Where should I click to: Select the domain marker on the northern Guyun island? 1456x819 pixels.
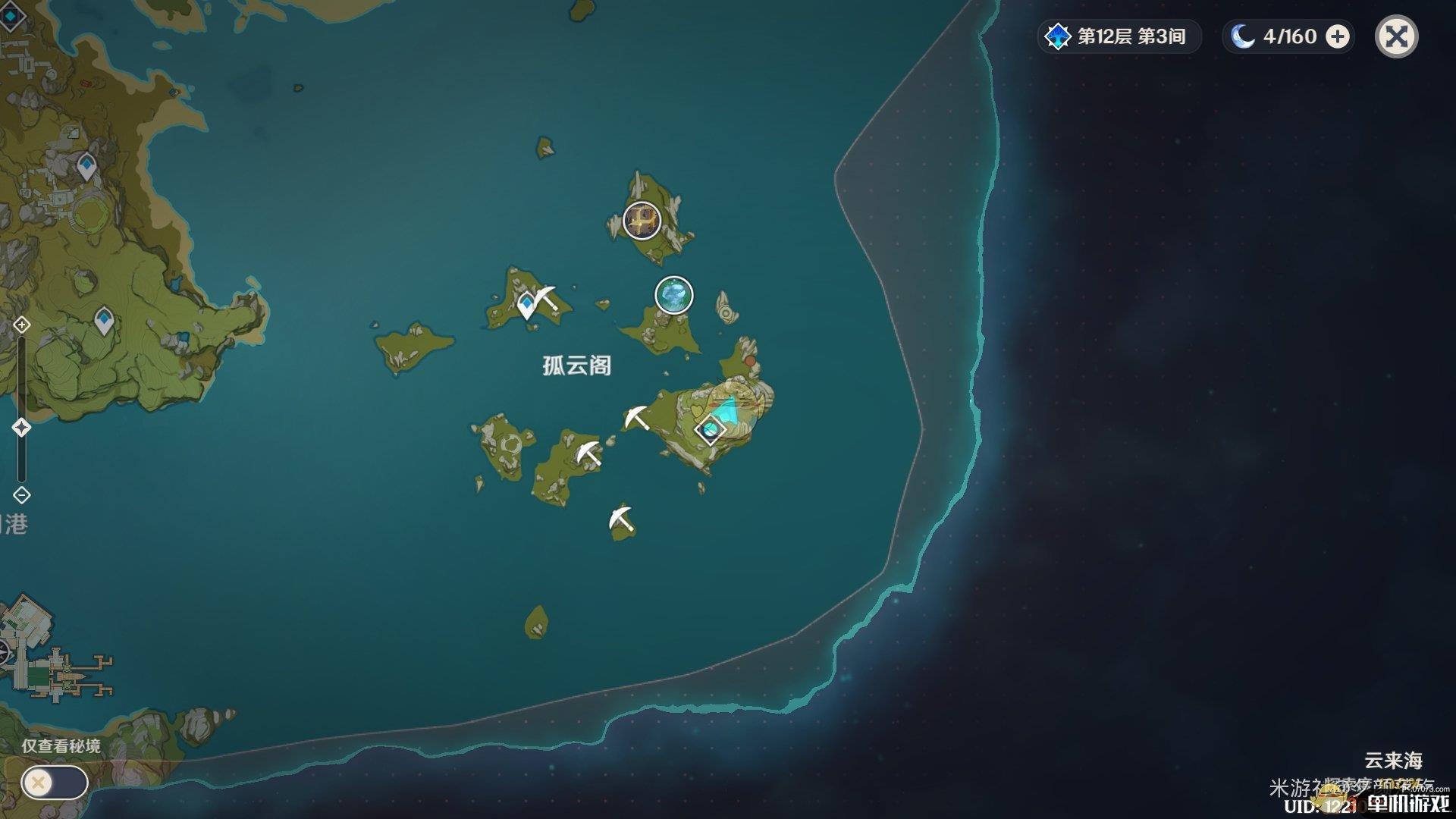click(642, 220)
